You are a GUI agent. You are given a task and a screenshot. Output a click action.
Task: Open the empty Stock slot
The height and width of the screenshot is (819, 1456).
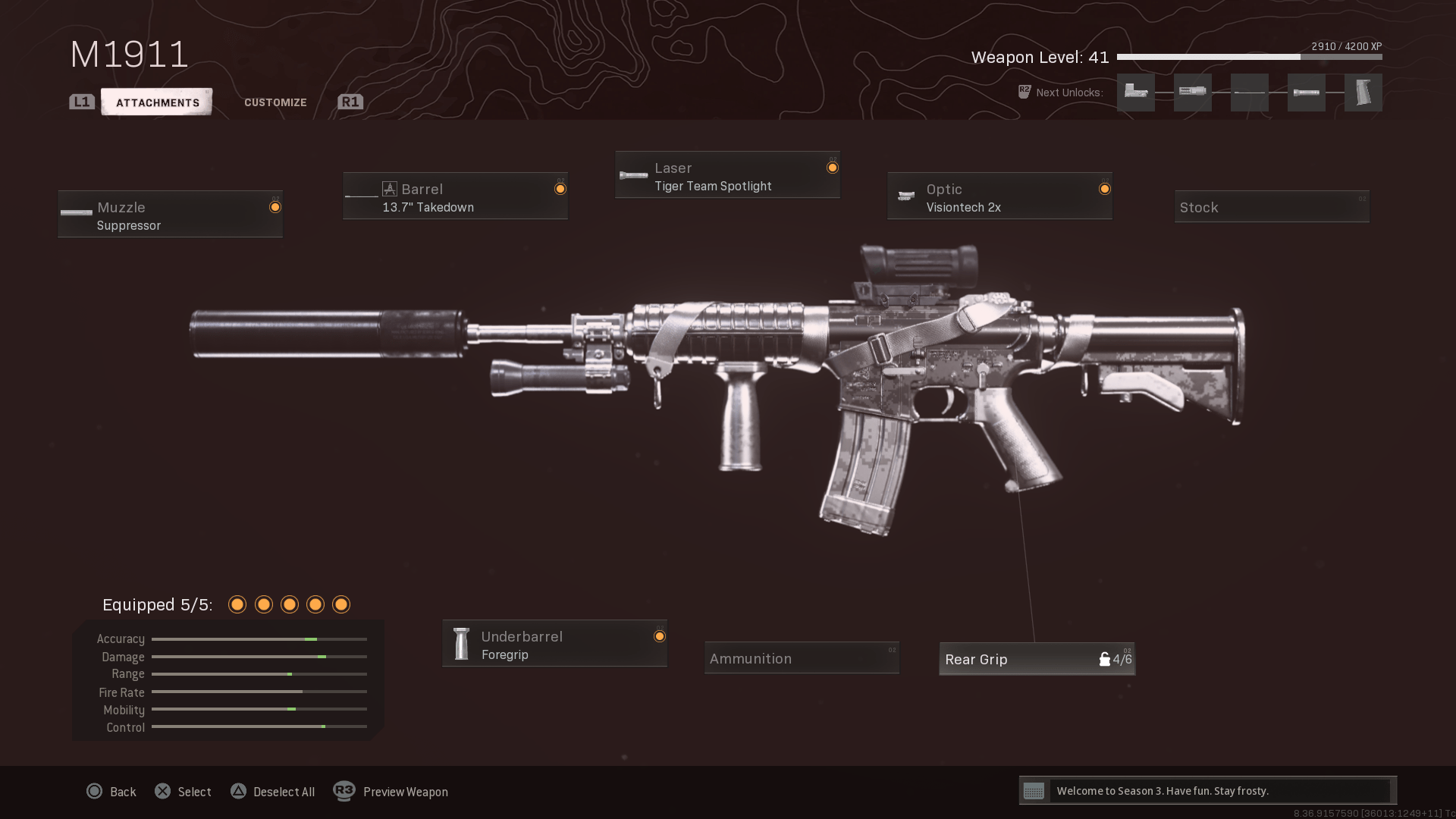coord(1271,207)
